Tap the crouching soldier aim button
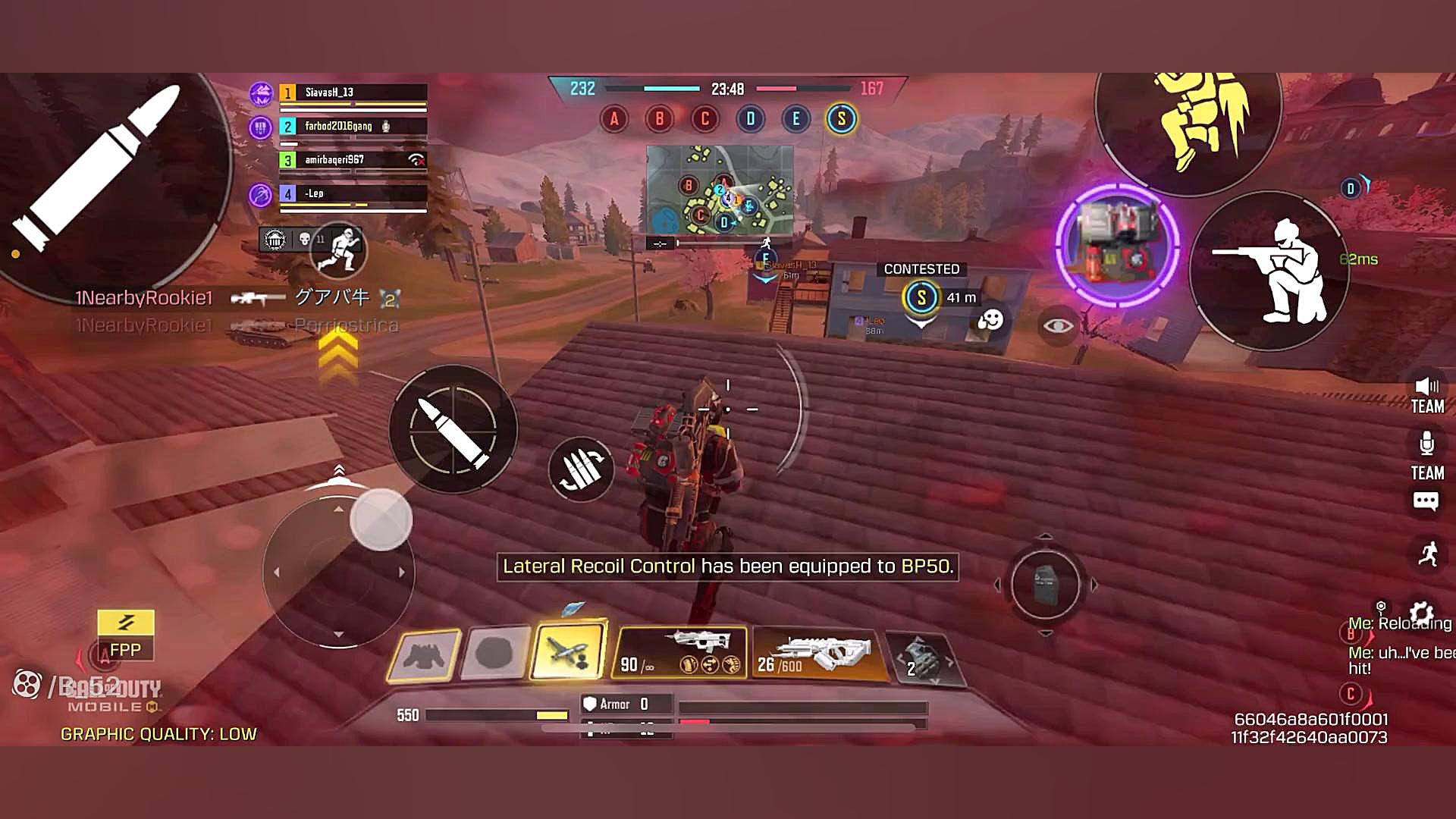This screenshot has height=819, width=1456. [1270, 271]
